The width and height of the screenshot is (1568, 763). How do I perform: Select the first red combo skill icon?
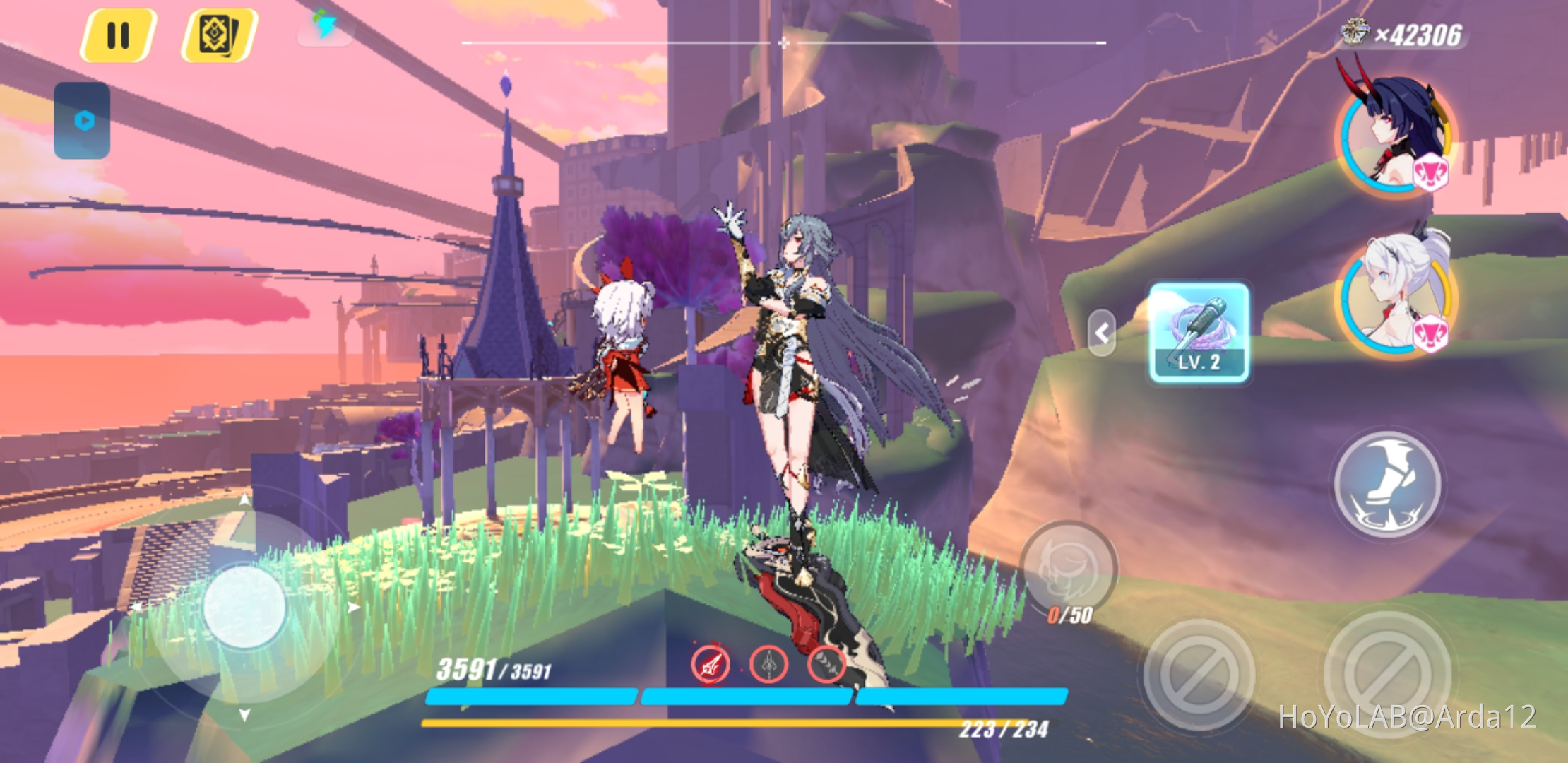711,665
